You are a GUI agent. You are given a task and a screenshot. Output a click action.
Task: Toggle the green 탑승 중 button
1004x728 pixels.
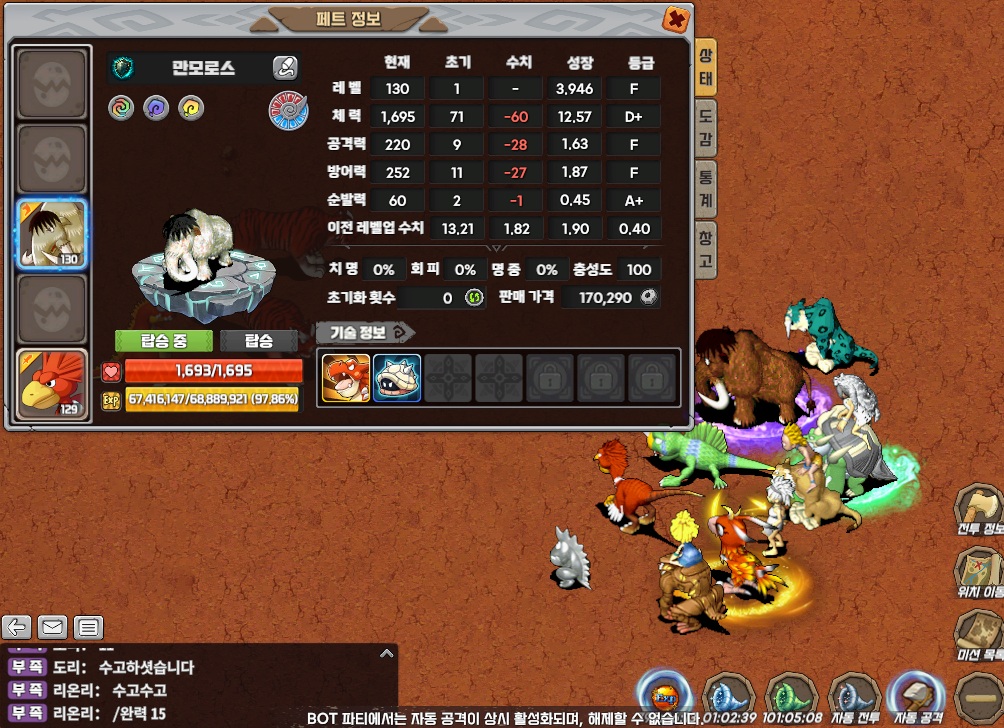pyautogui.click(x=163, y=341)
